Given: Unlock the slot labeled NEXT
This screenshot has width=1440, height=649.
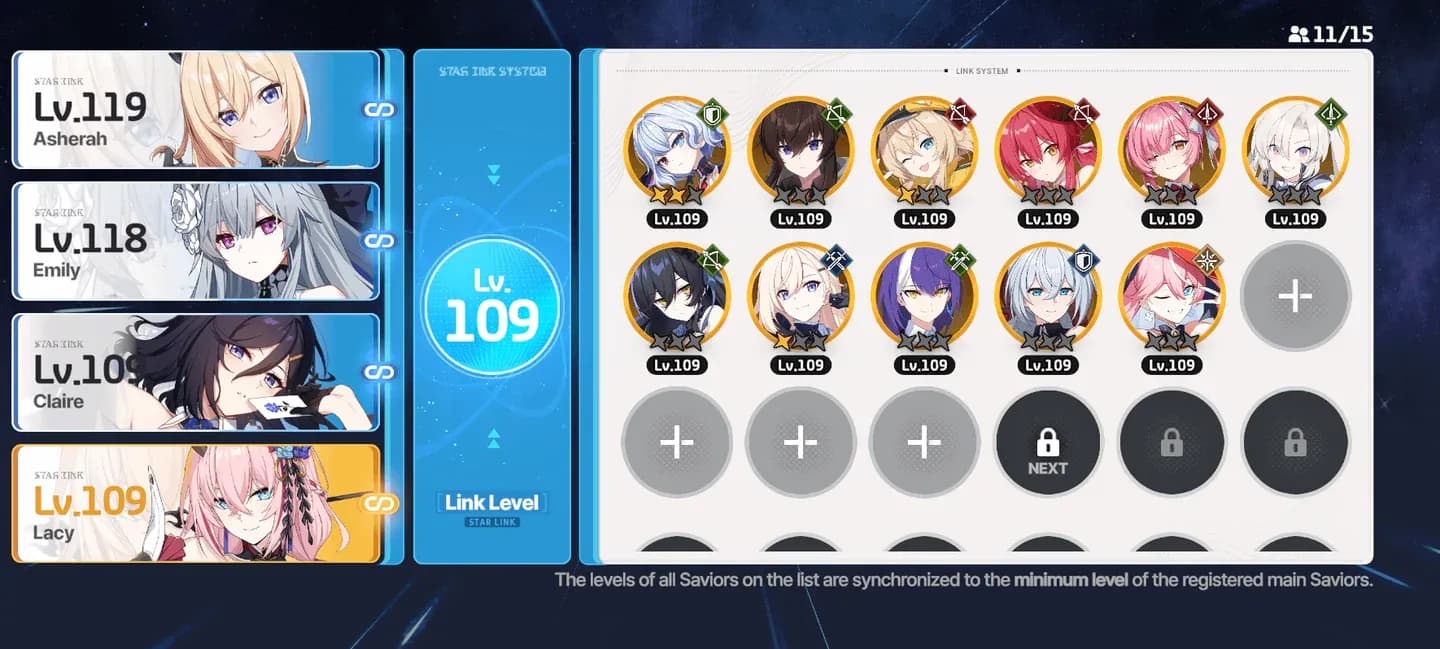Looking at the screenshot, I should [x=1047, y=443].
